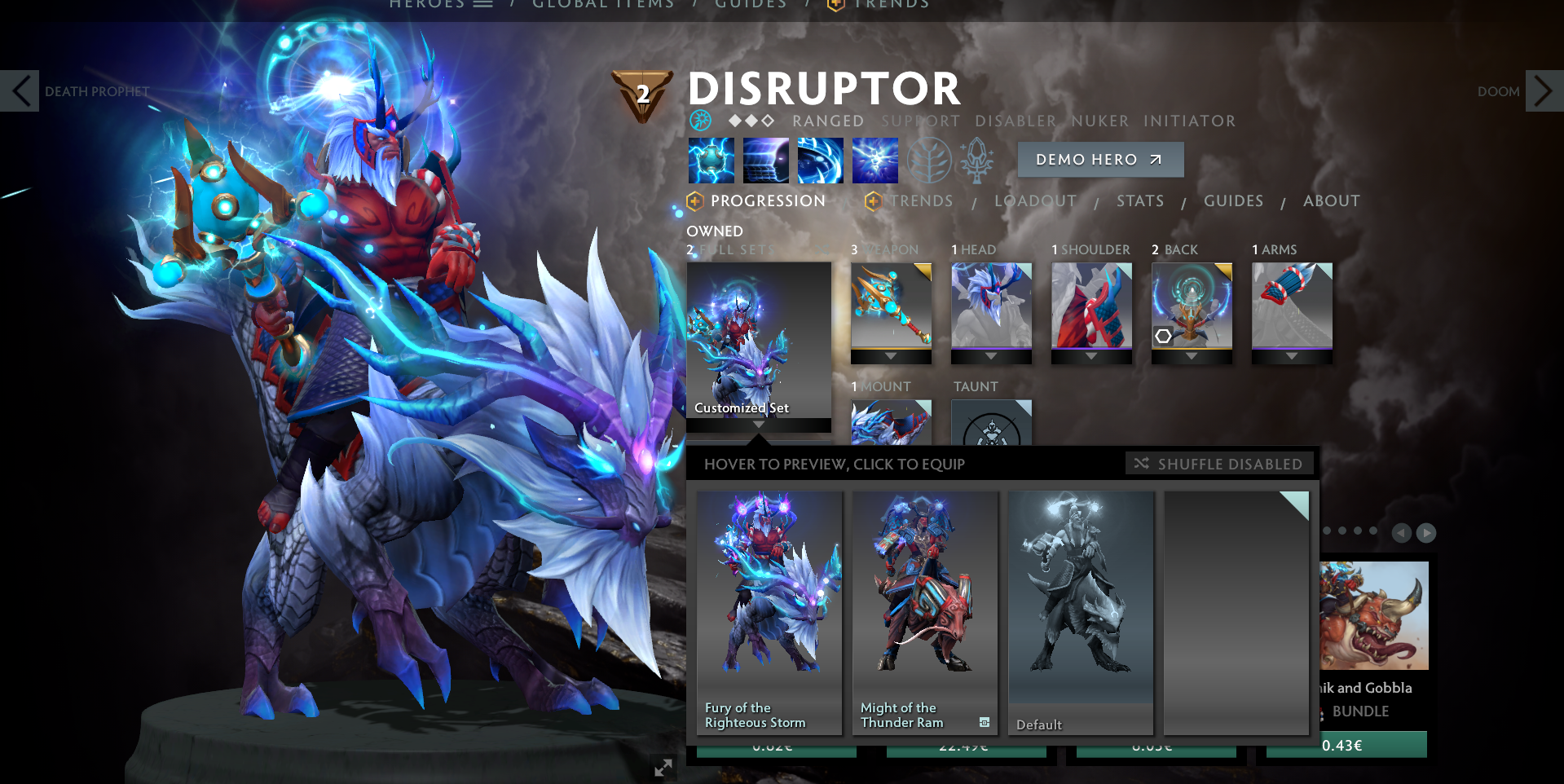Open the GLOBAL ITEMS menu
Screen dimensions: 1564x784
pos(603,5)
